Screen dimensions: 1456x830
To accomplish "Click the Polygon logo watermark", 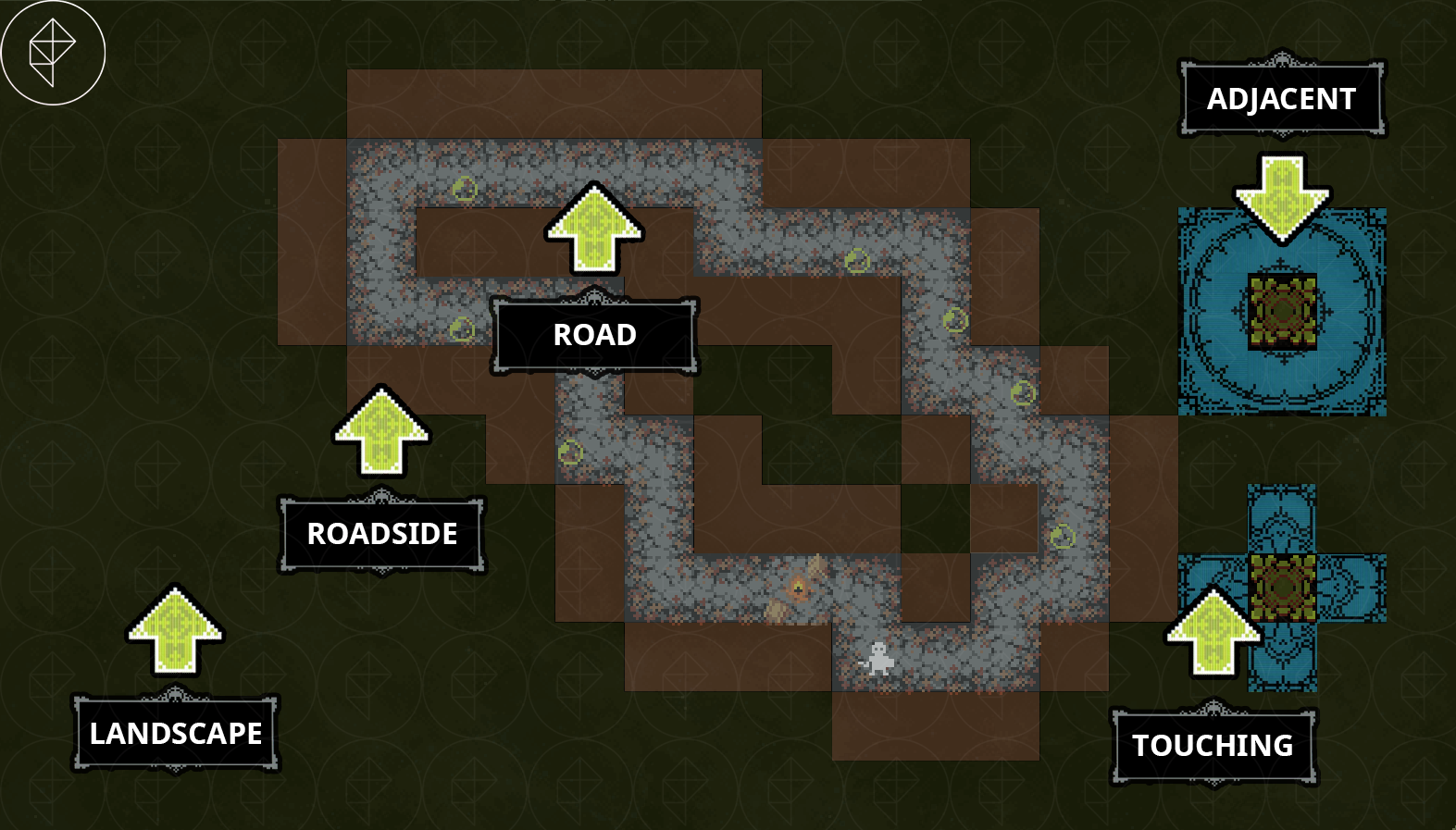I will click(x=53, y=53).
